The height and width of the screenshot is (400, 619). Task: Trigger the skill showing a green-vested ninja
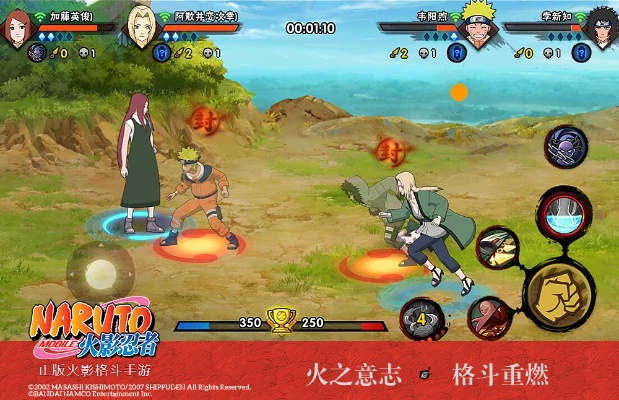click(x=497, y=248)
